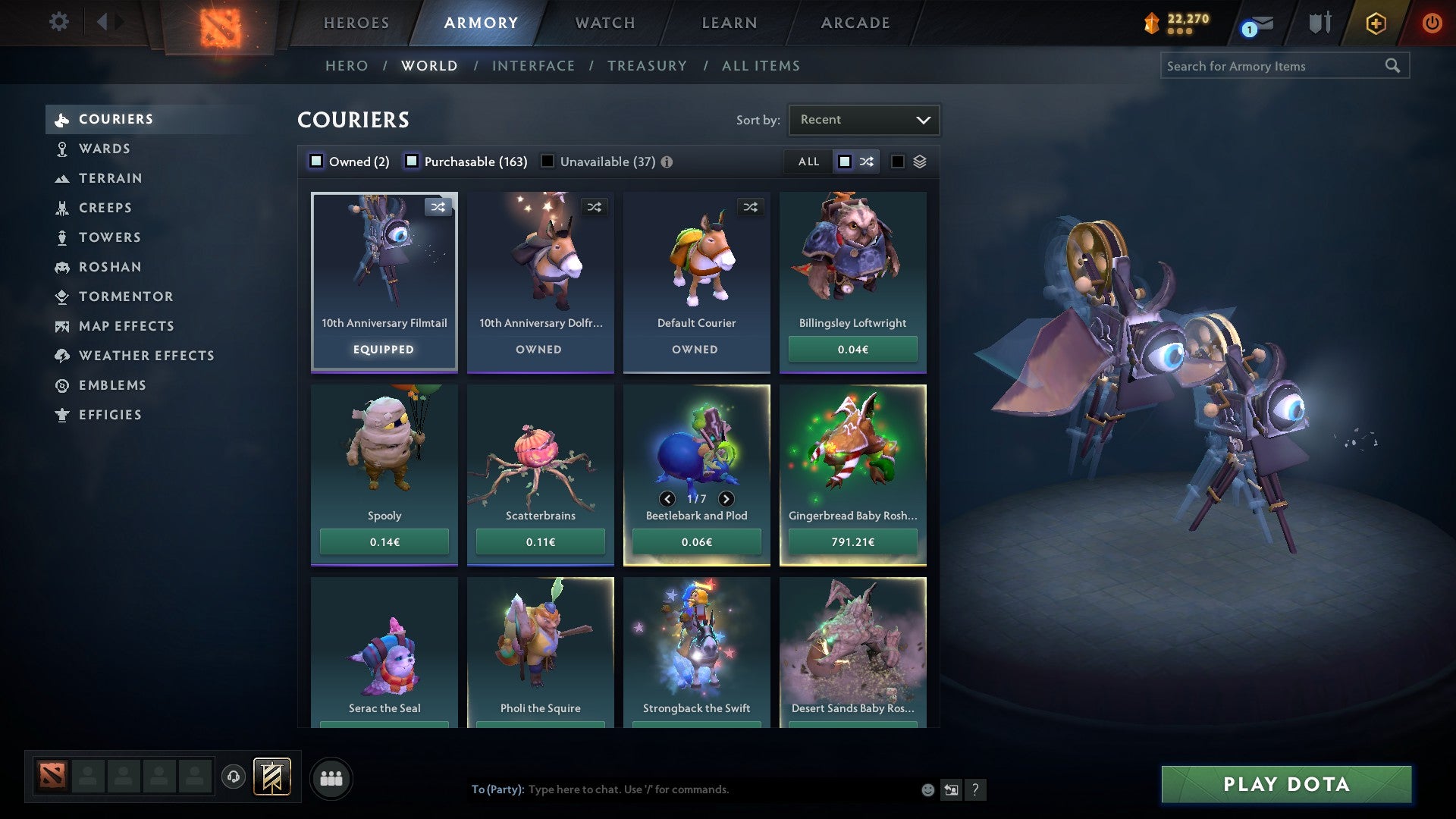The height and width of the screenshot is (819, 1456).
Task: Switch to the Treasury tab
Action: pos(647,66)
